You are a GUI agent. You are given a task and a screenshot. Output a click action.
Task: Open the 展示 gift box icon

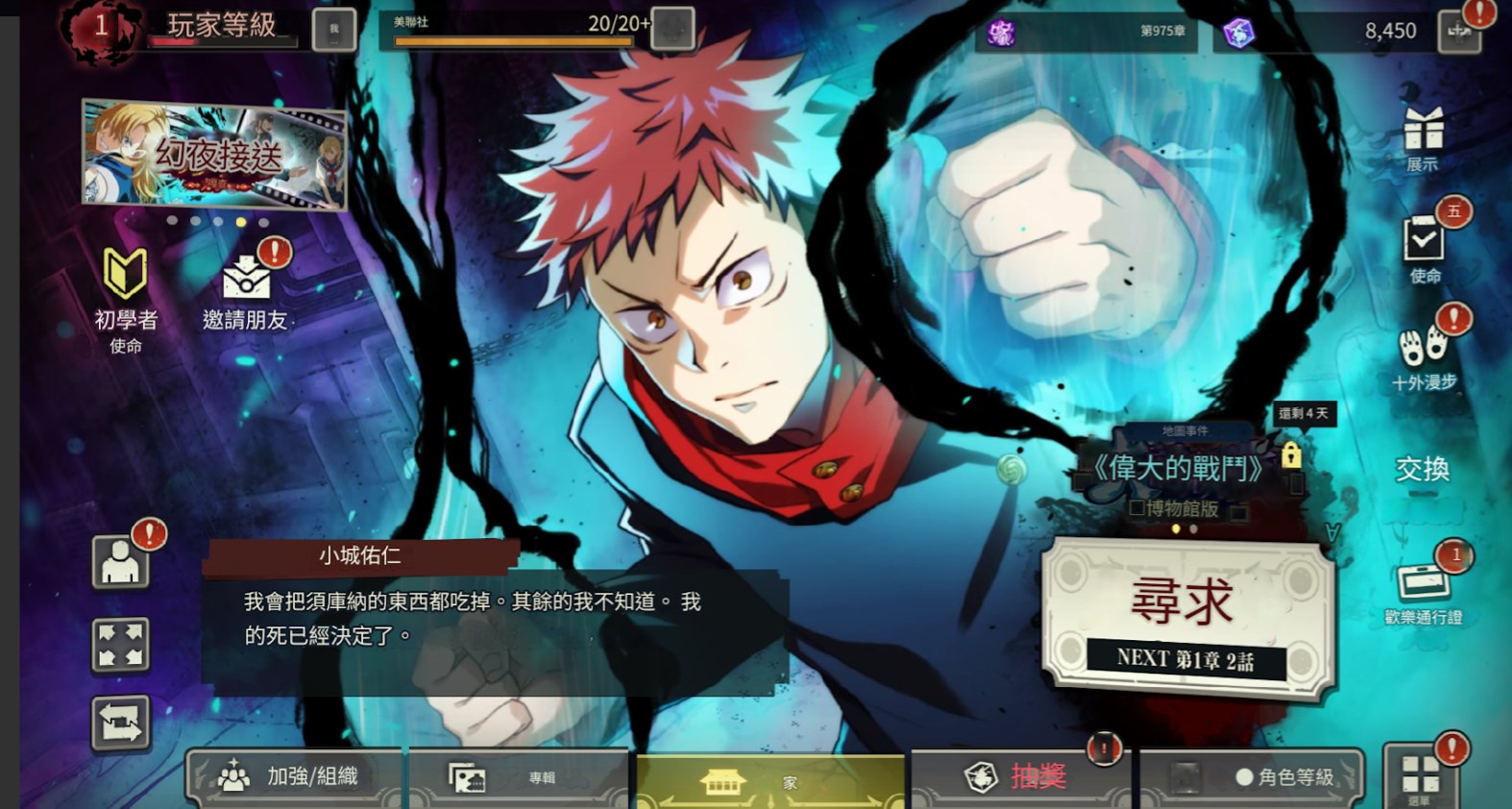(x=1423, y=137)
